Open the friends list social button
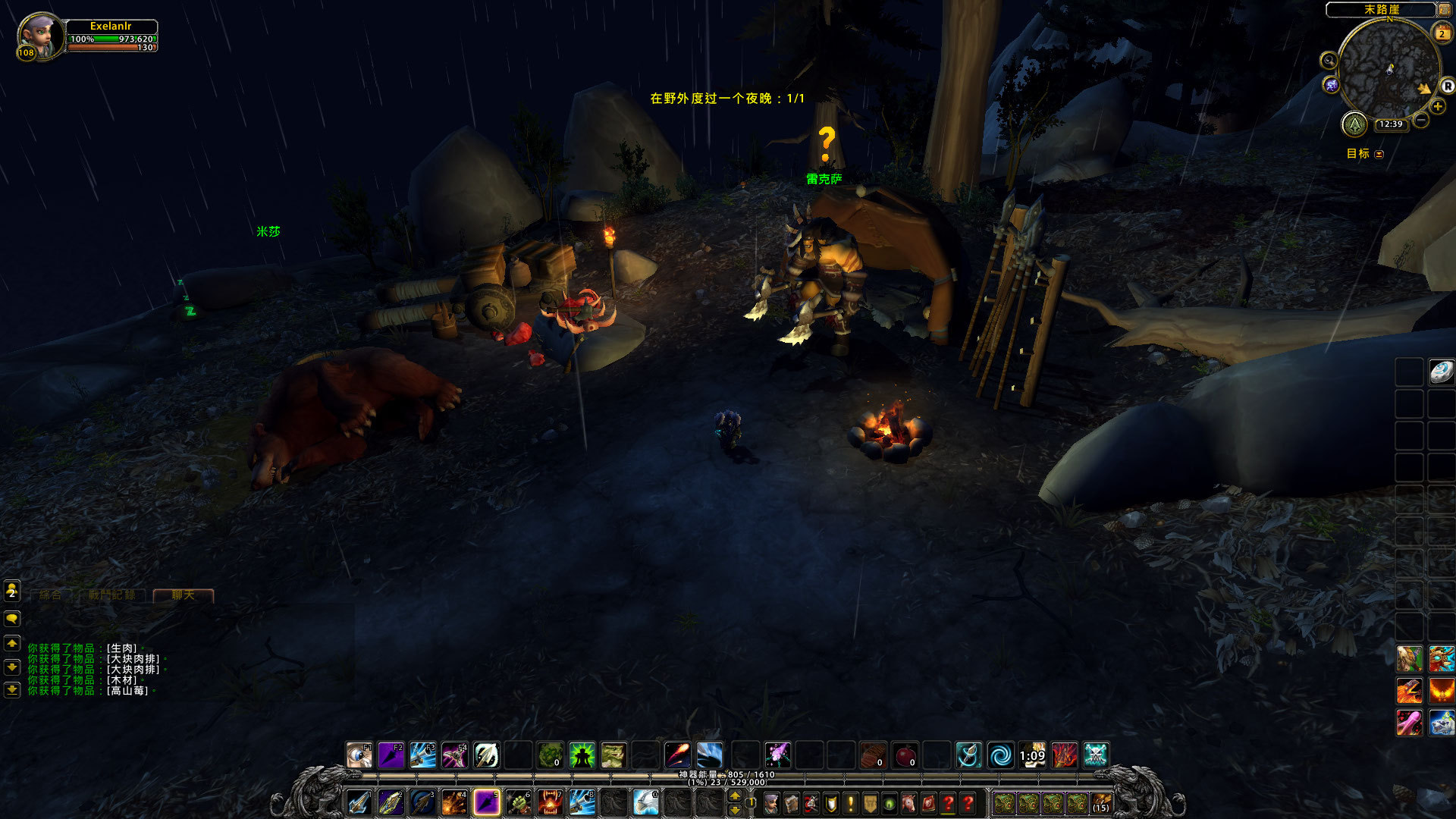1456x819 pixels. 12,590
